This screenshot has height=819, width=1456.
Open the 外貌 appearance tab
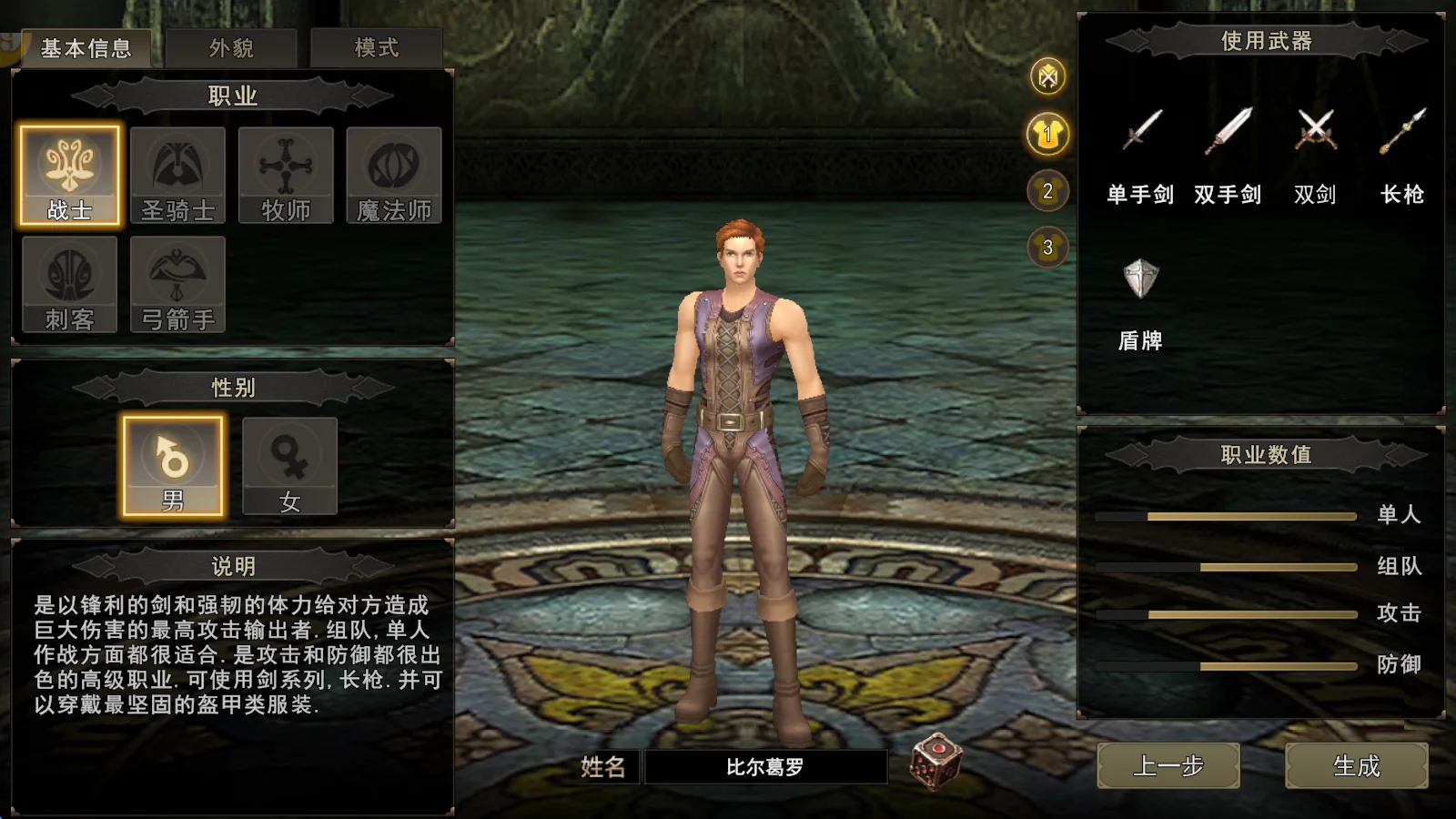231,48
